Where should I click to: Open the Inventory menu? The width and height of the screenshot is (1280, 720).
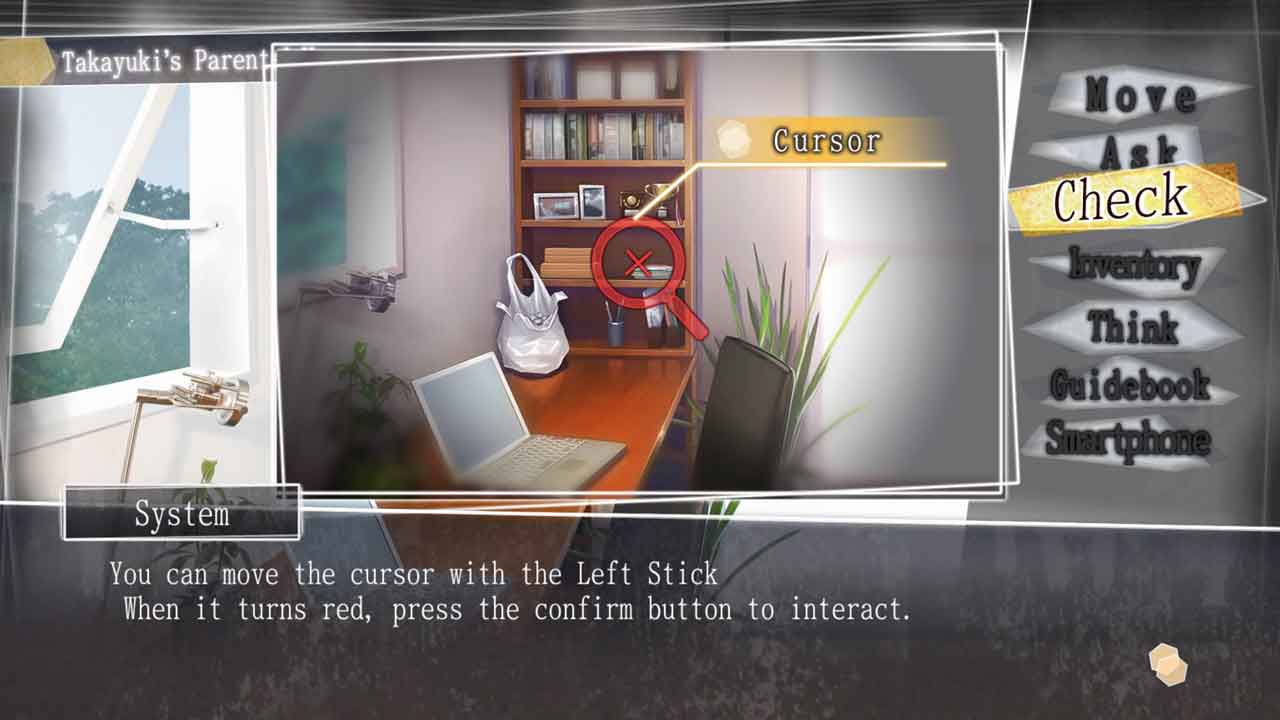[x=1133, y=266]
